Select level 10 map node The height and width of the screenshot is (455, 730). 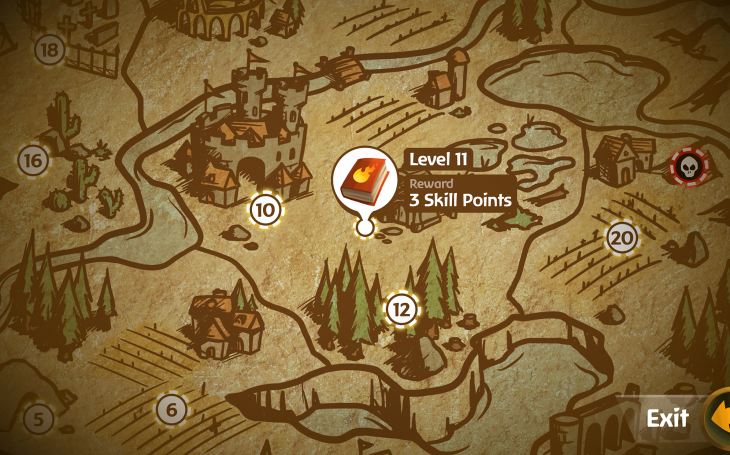(265, 210)
